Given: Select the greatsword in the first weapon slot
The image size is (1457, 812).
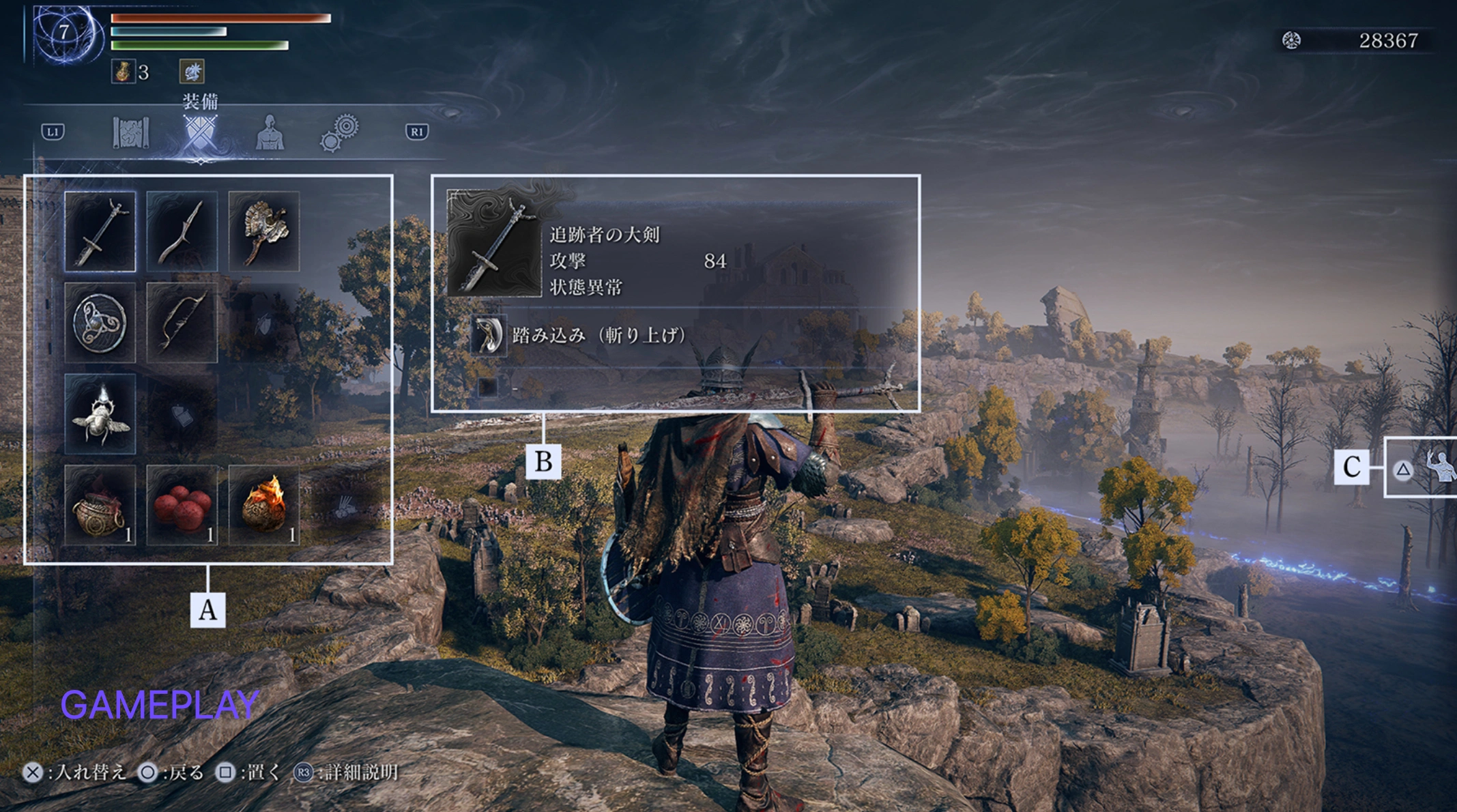Looking at the screenshot, I should [x=100, y=231].
